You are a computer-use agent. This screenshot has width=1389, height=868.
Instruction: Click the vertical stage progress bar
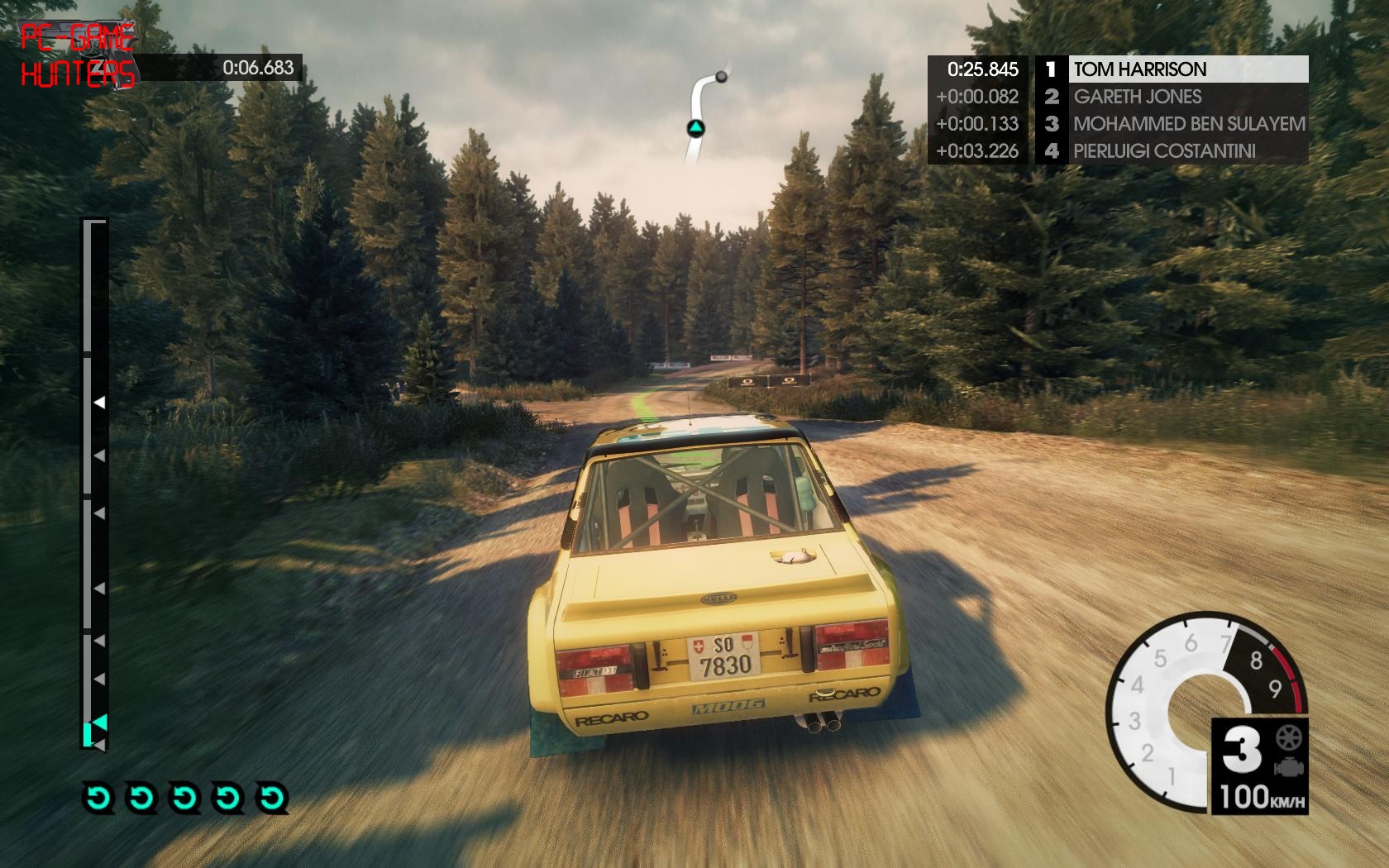94,484
